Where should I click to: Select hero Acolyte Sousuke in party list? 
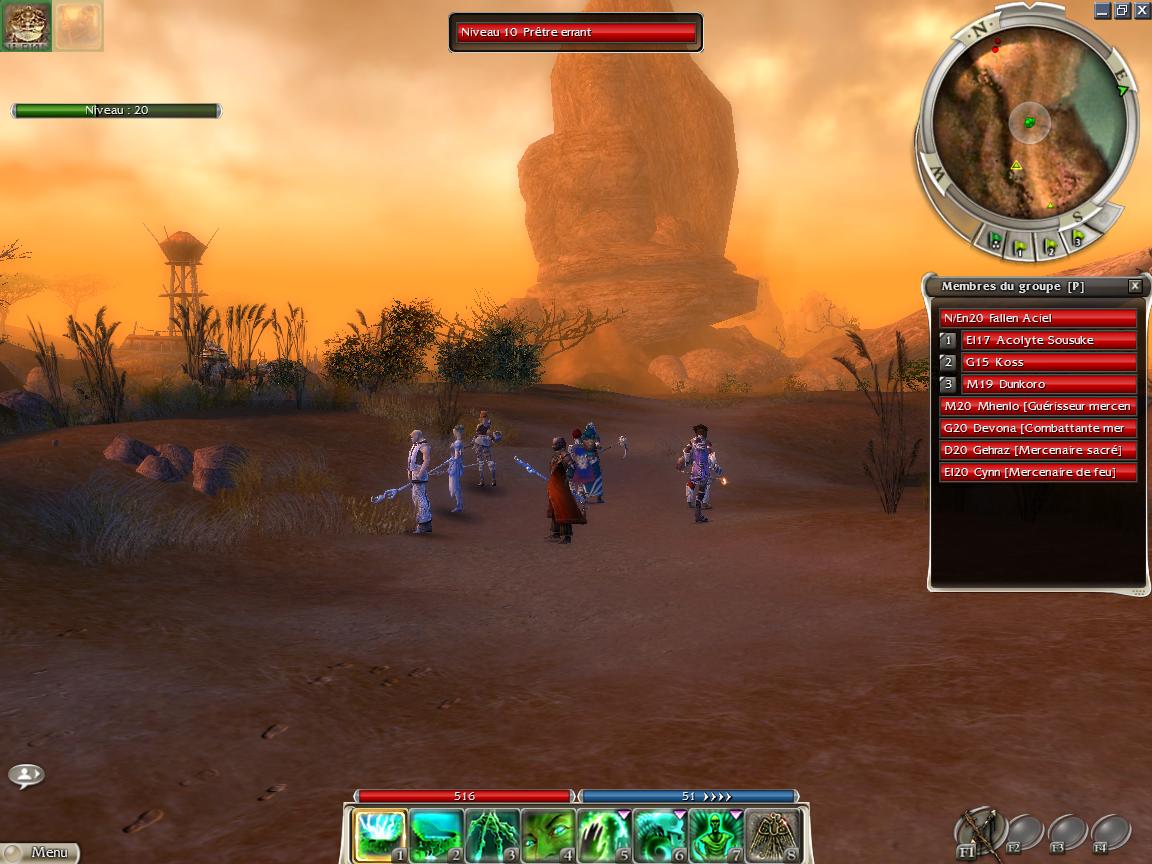coord(1048,340)
